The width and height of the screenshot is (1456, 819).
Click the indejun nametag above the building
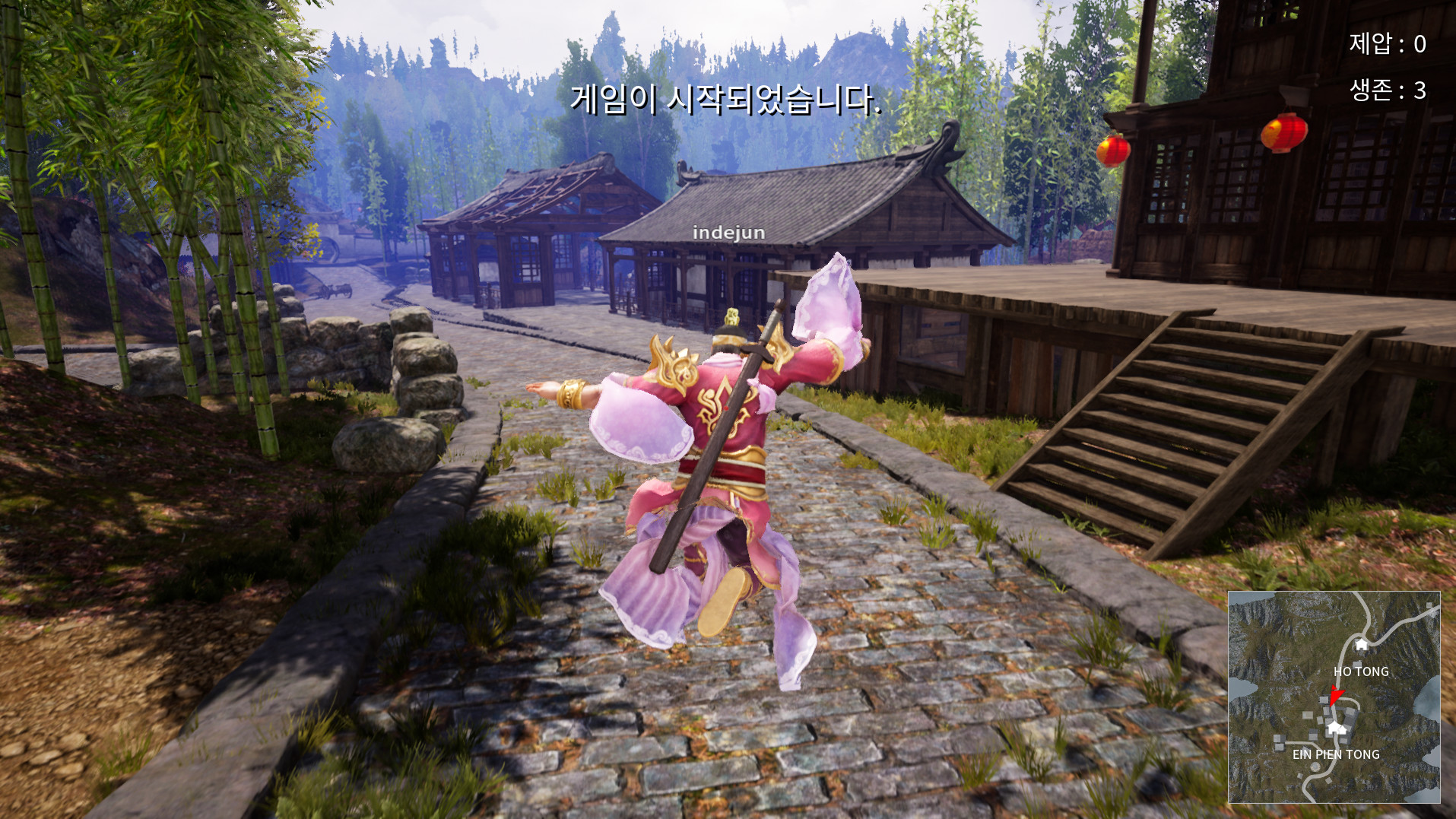[x=728, y=233]
